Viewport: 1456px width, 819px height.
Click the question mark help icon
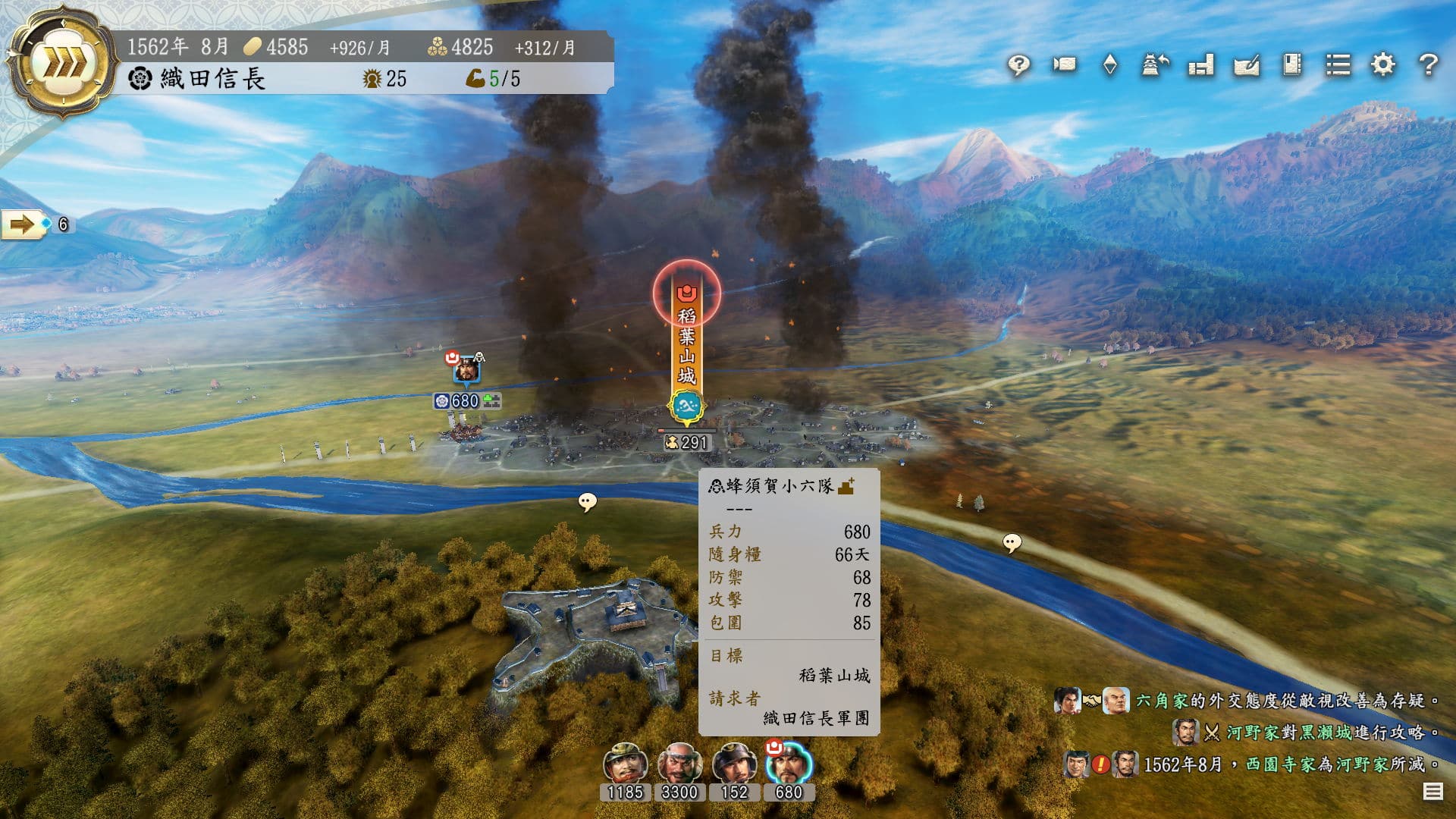pos(1429,65)
